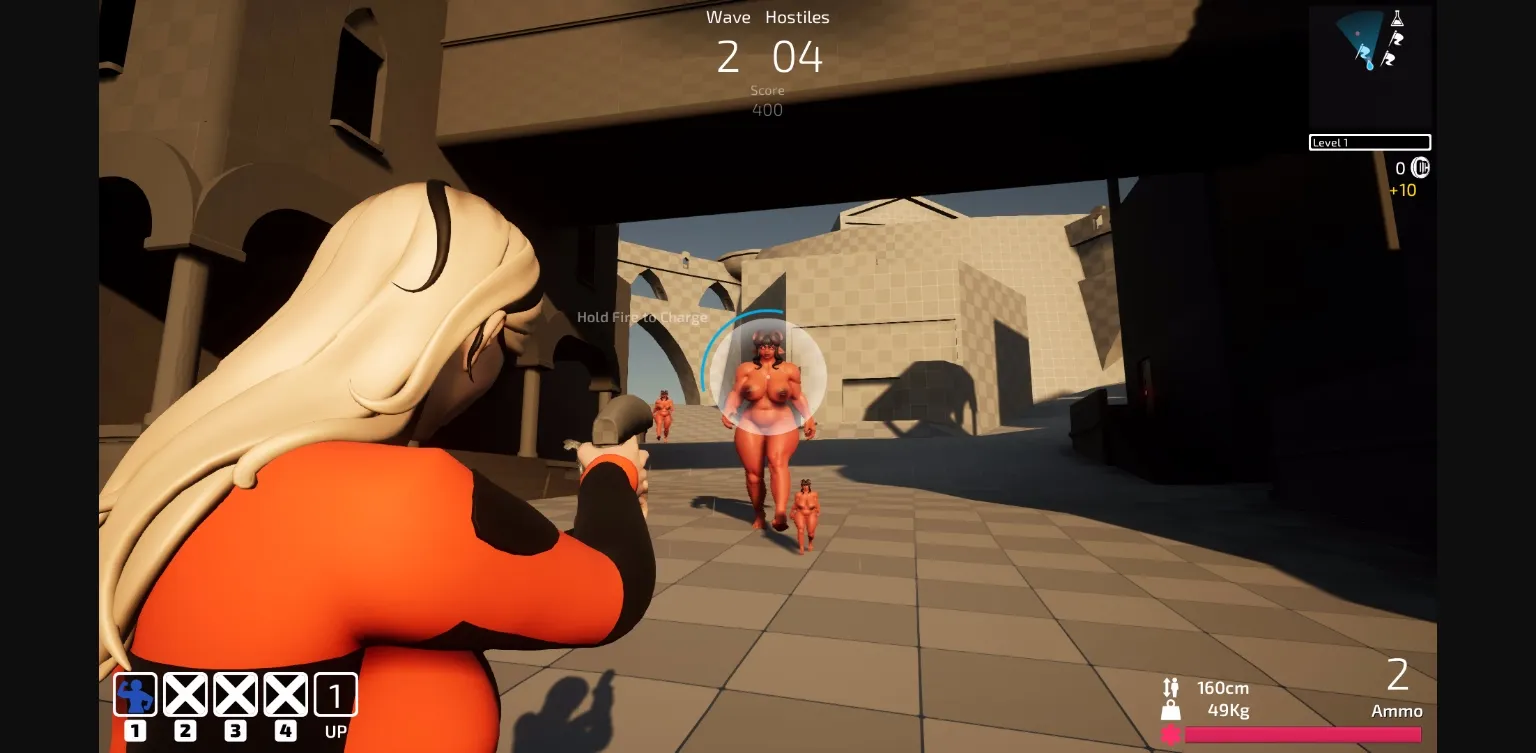Click the yellow +10 reward text

tap(1403, 189)
